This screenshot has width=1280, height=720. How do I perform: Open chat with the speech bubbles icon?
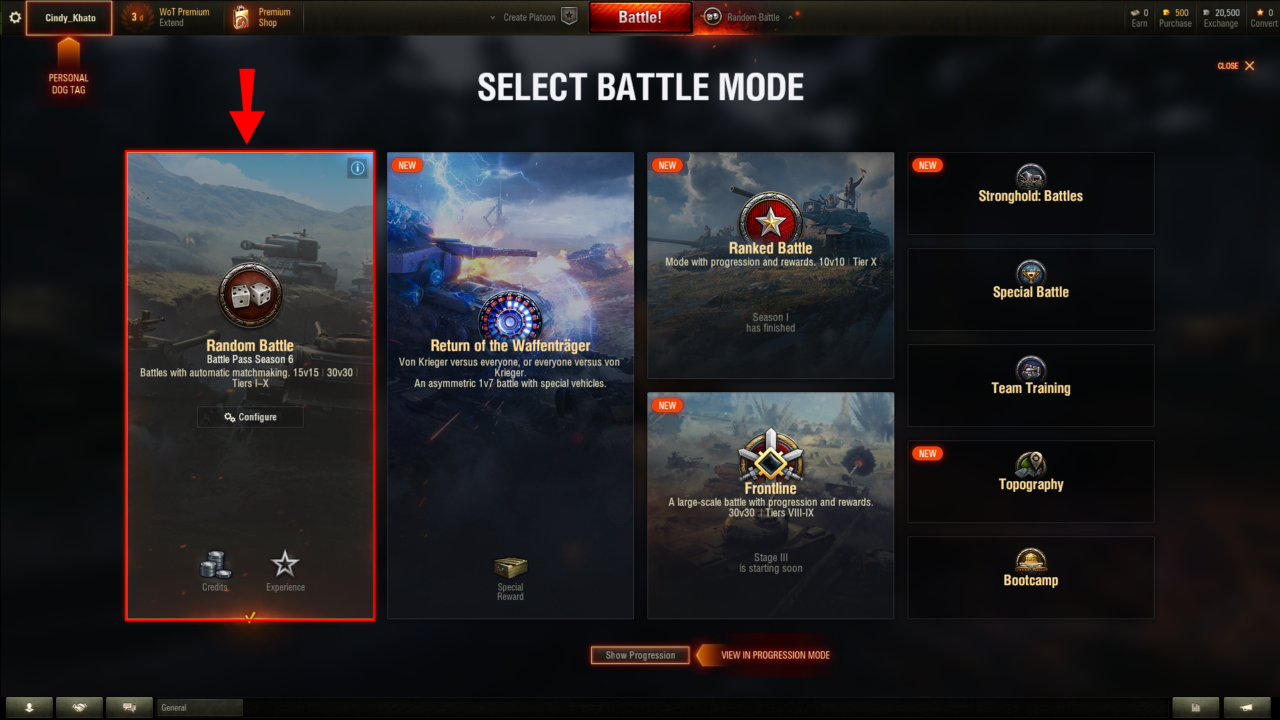coord(129,707)
